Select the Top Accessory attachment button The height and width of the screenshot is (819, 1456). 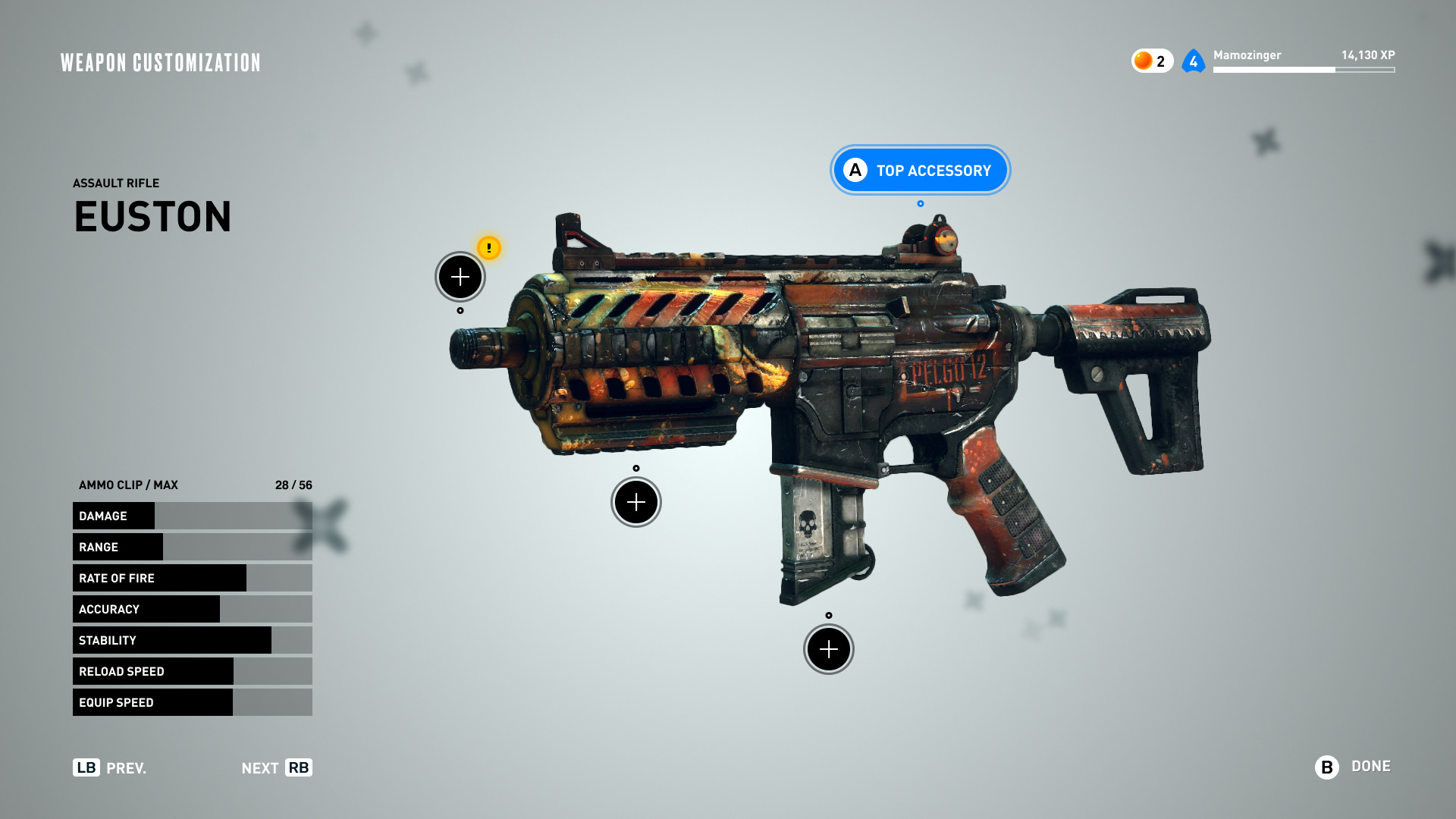920,170
